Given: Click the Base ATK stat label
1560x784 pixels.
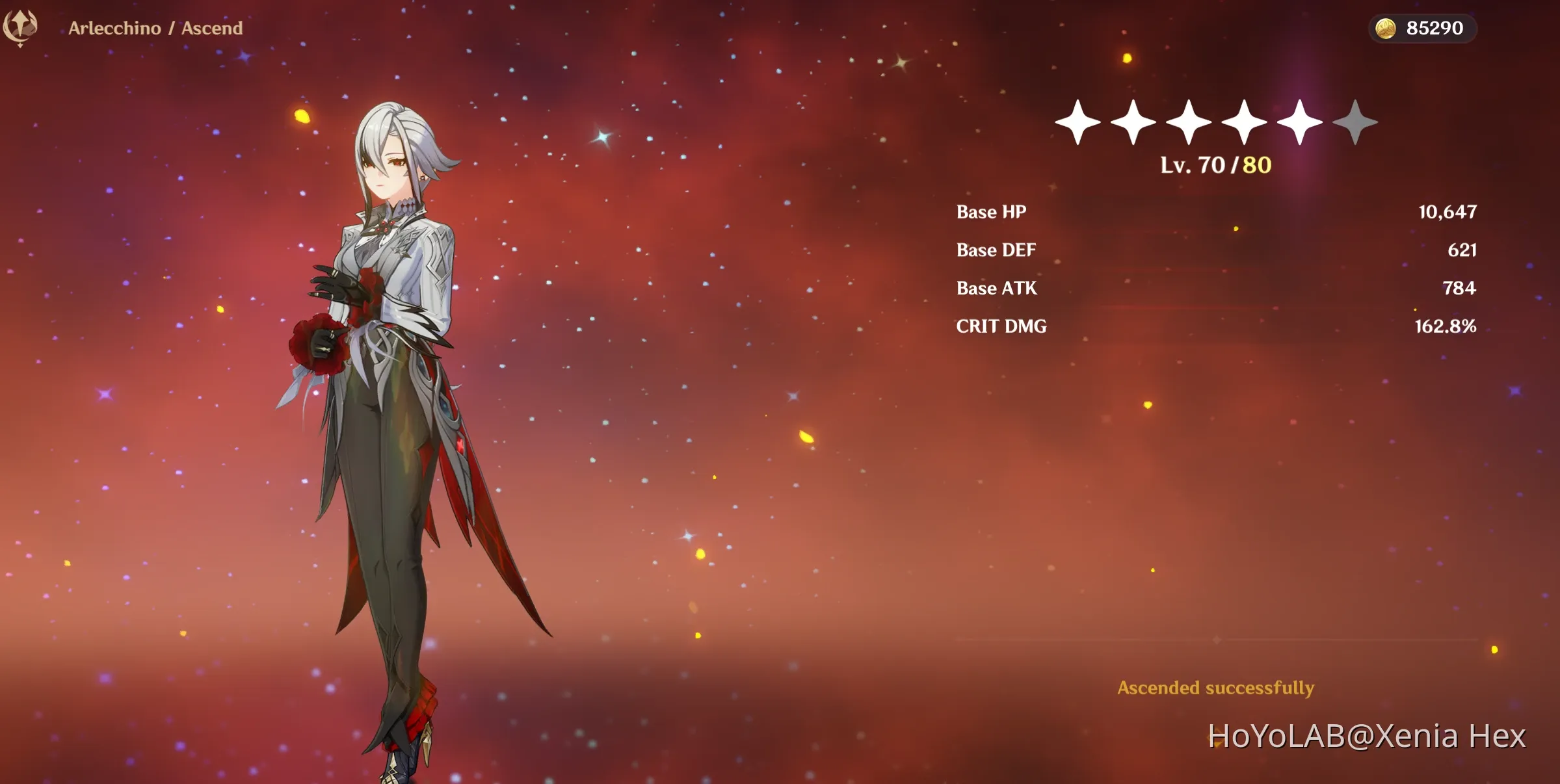Looking at the screenshot, I should coord(996,288).
